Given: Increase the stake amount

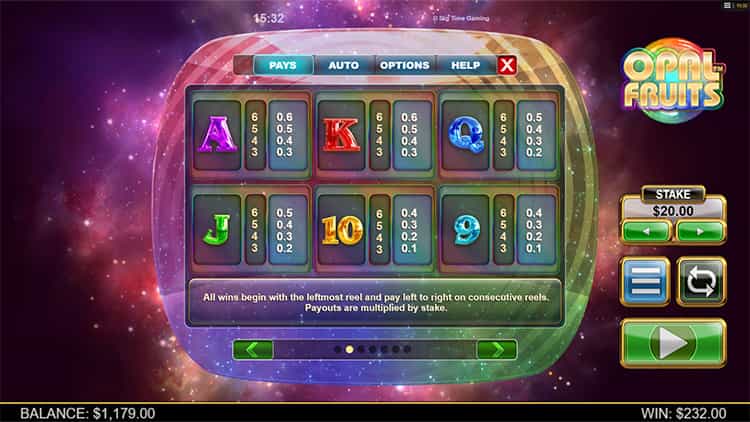Looking at the screenshot, I should pos(700,232).
